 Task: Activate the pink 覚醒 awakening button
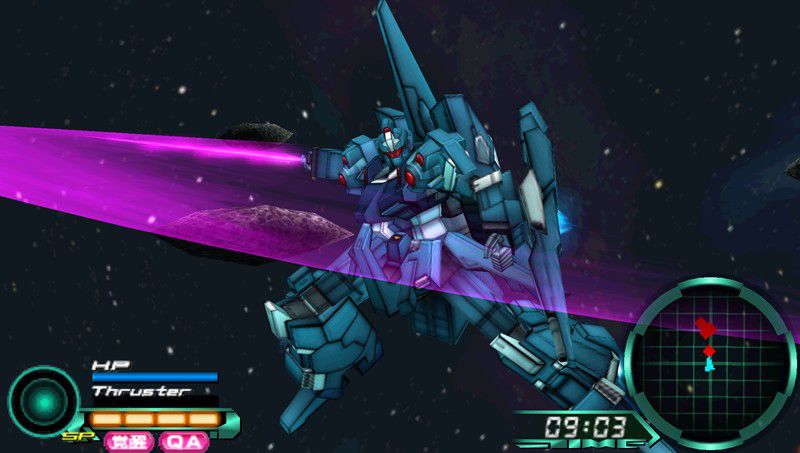click(129, 441)
